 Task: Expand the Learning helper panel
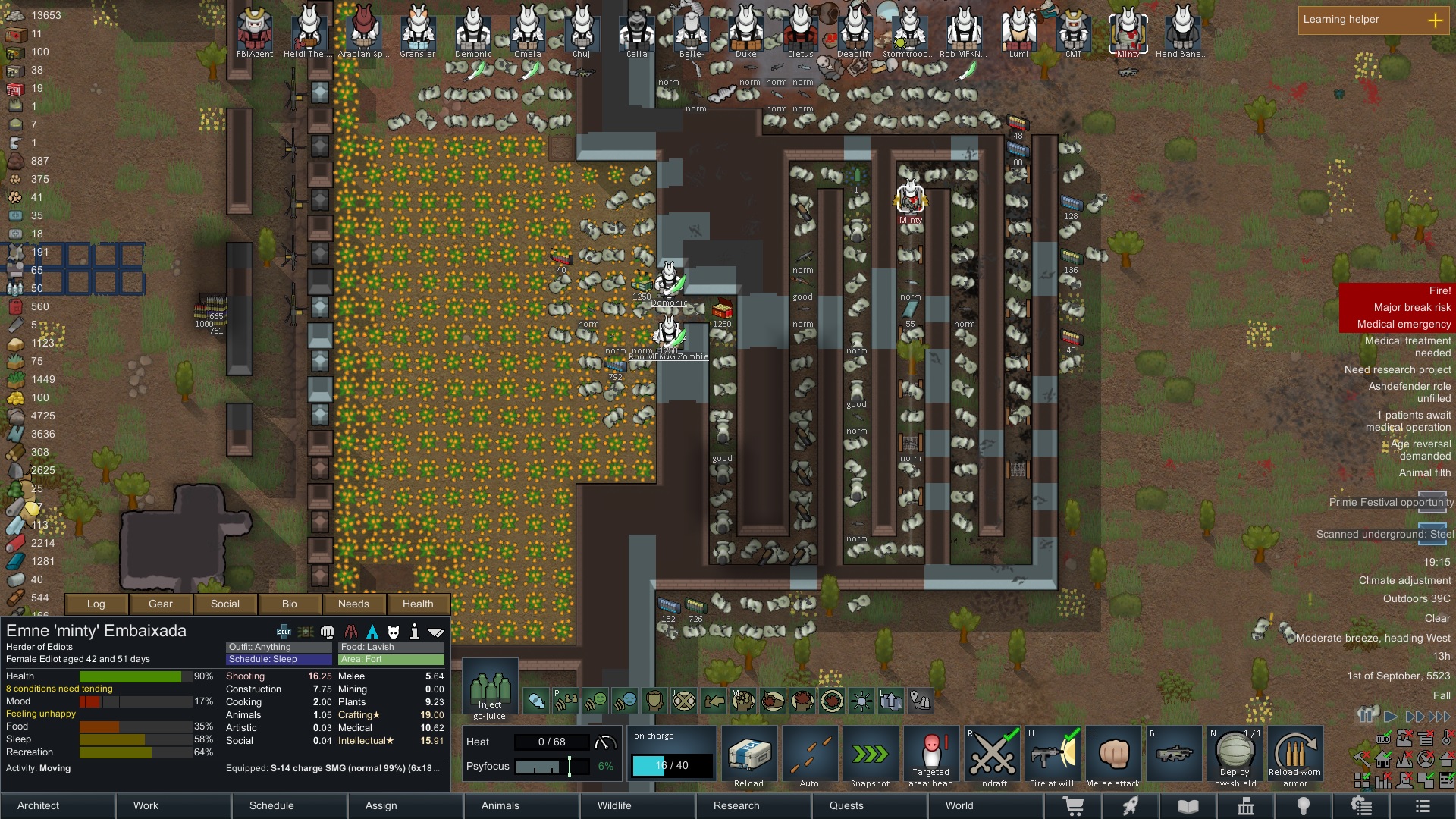pyautogui.click(x=1435, y=20)
